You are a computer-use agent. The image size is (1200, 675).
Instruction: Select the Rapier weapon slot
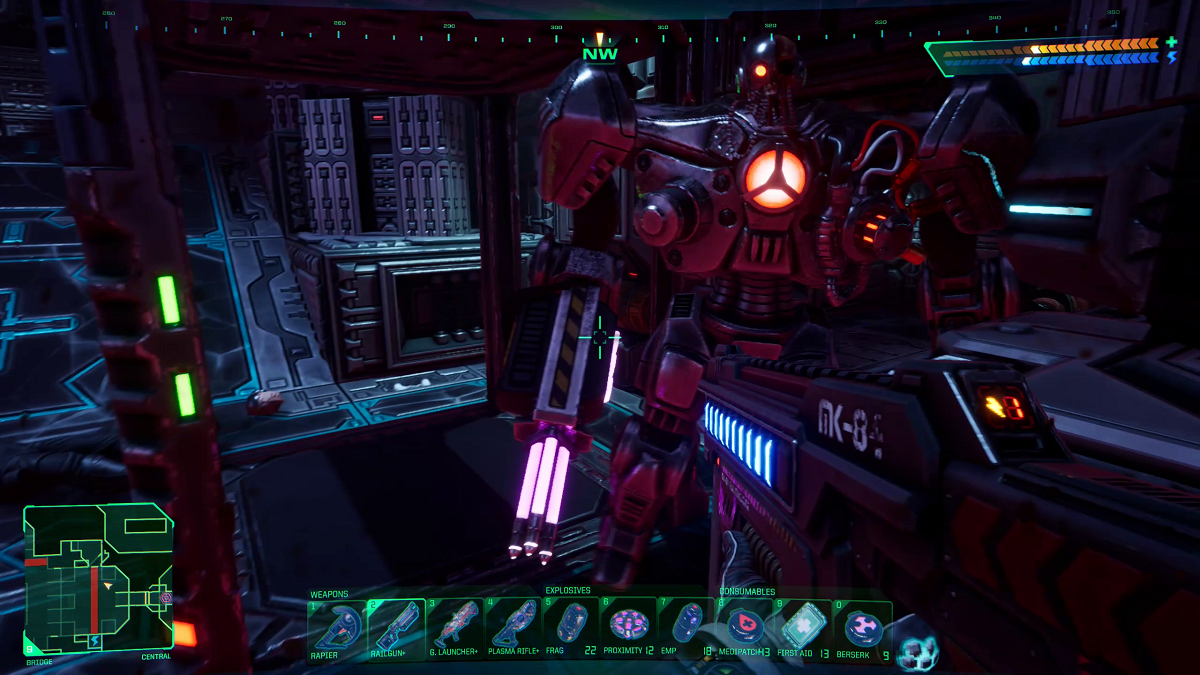coord(336,627)
